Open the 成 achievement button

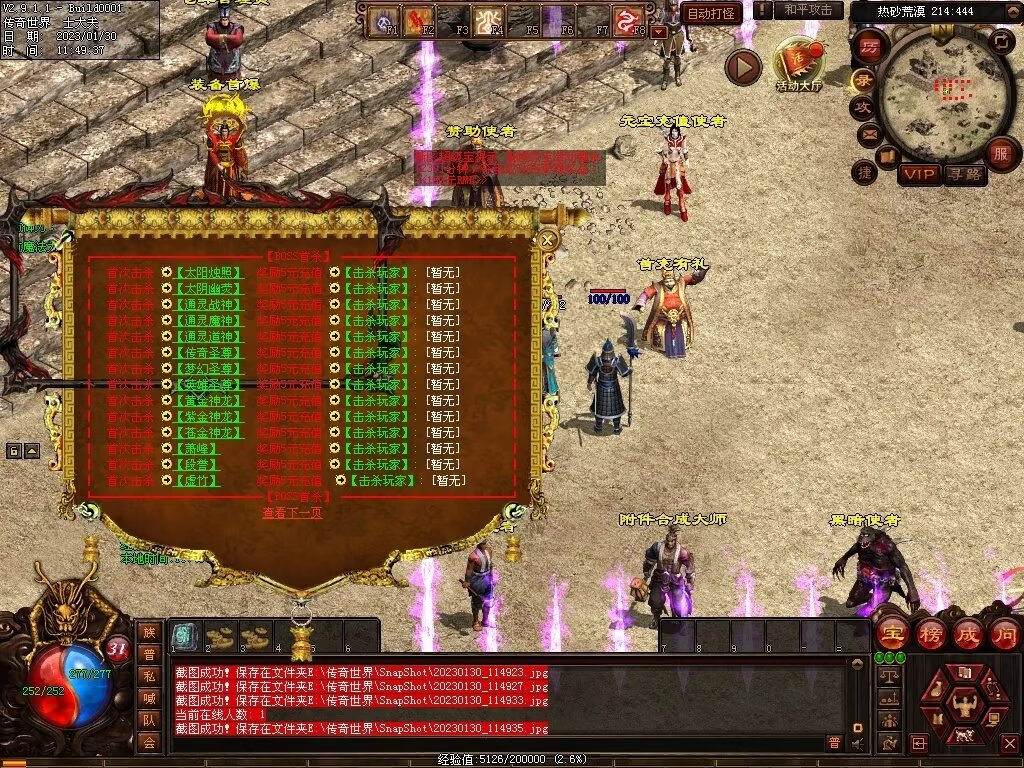[x=967, y=633]
